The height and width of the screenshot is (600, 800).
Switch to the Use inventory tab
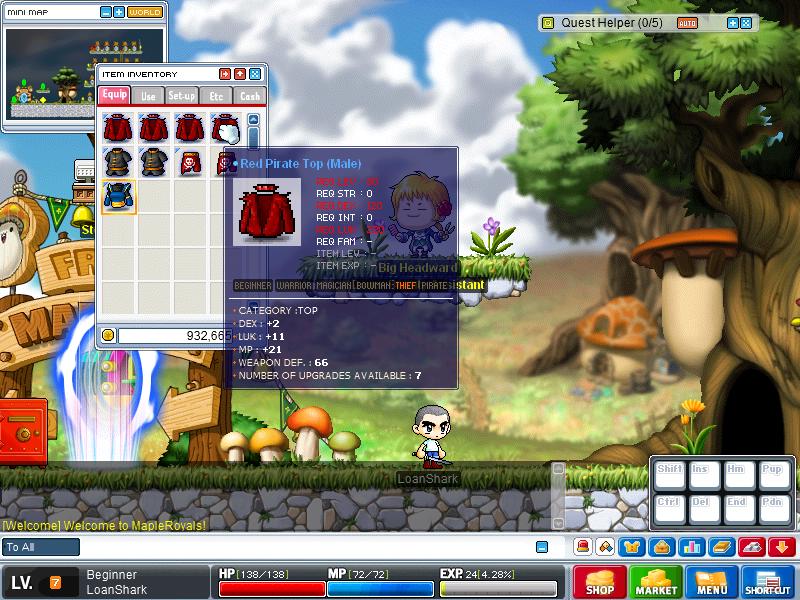147,96
